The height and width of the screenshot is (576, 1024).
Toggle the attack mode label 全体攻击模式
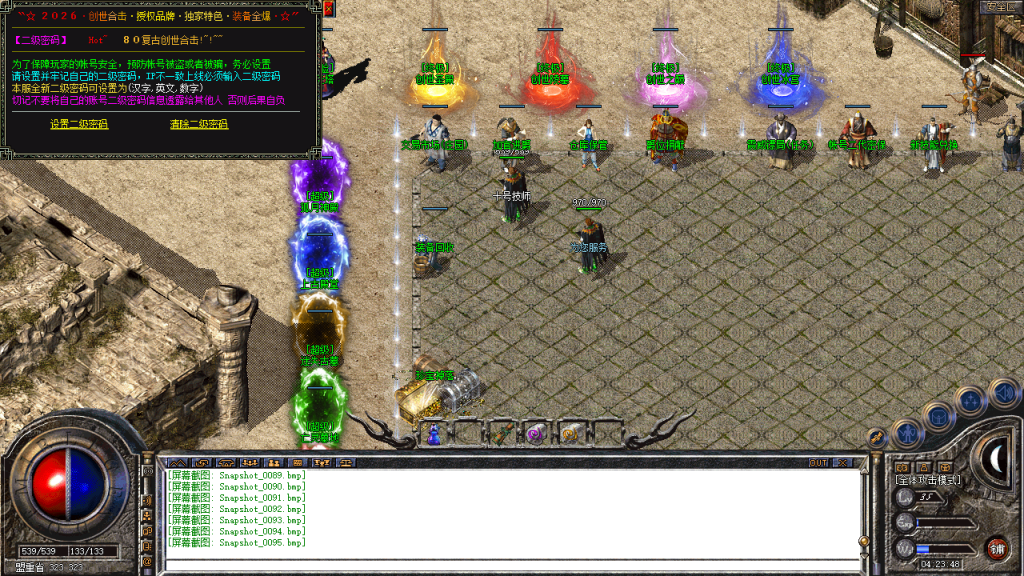coord(928,480)
